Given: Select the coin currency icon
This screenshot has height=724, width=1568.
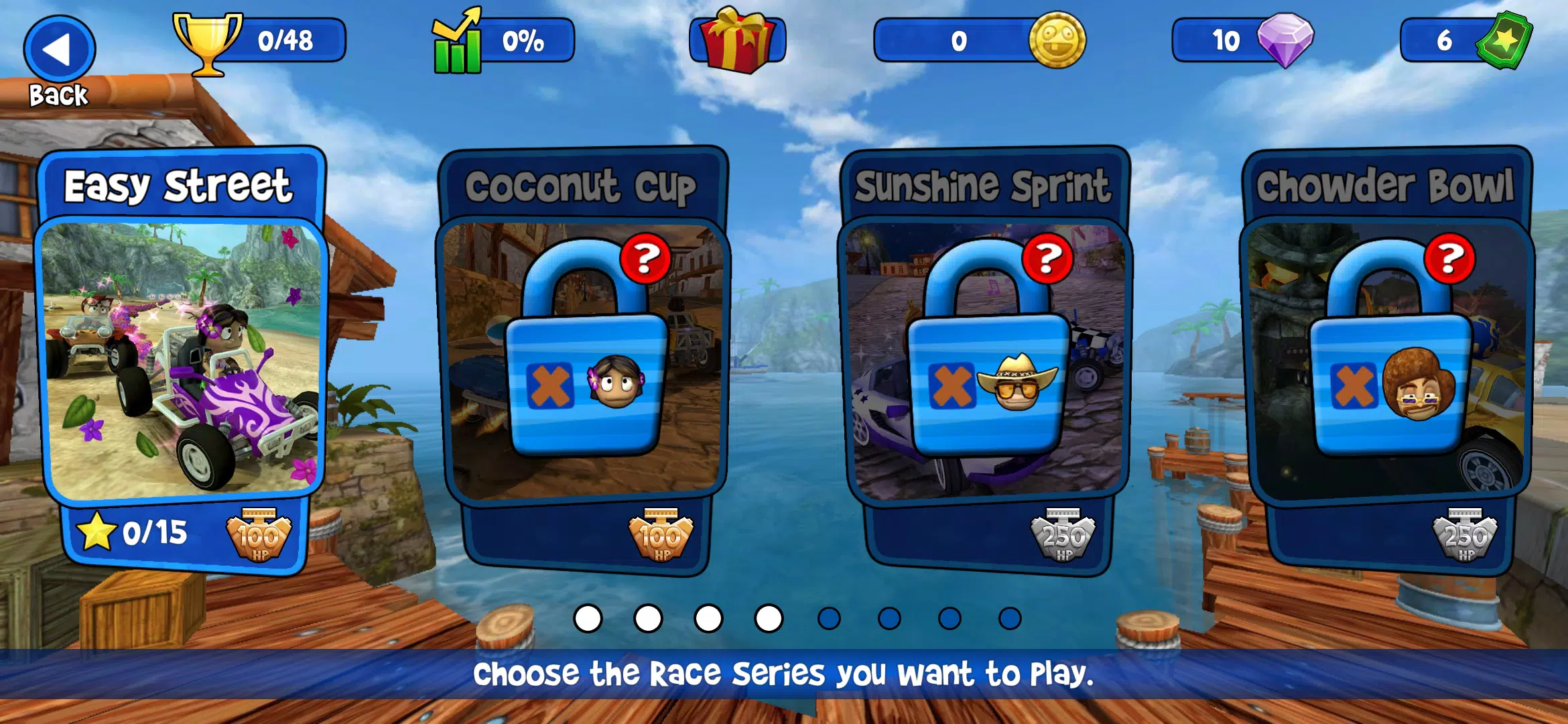Looking at the screenshot, I should (x=1059, y=42).
